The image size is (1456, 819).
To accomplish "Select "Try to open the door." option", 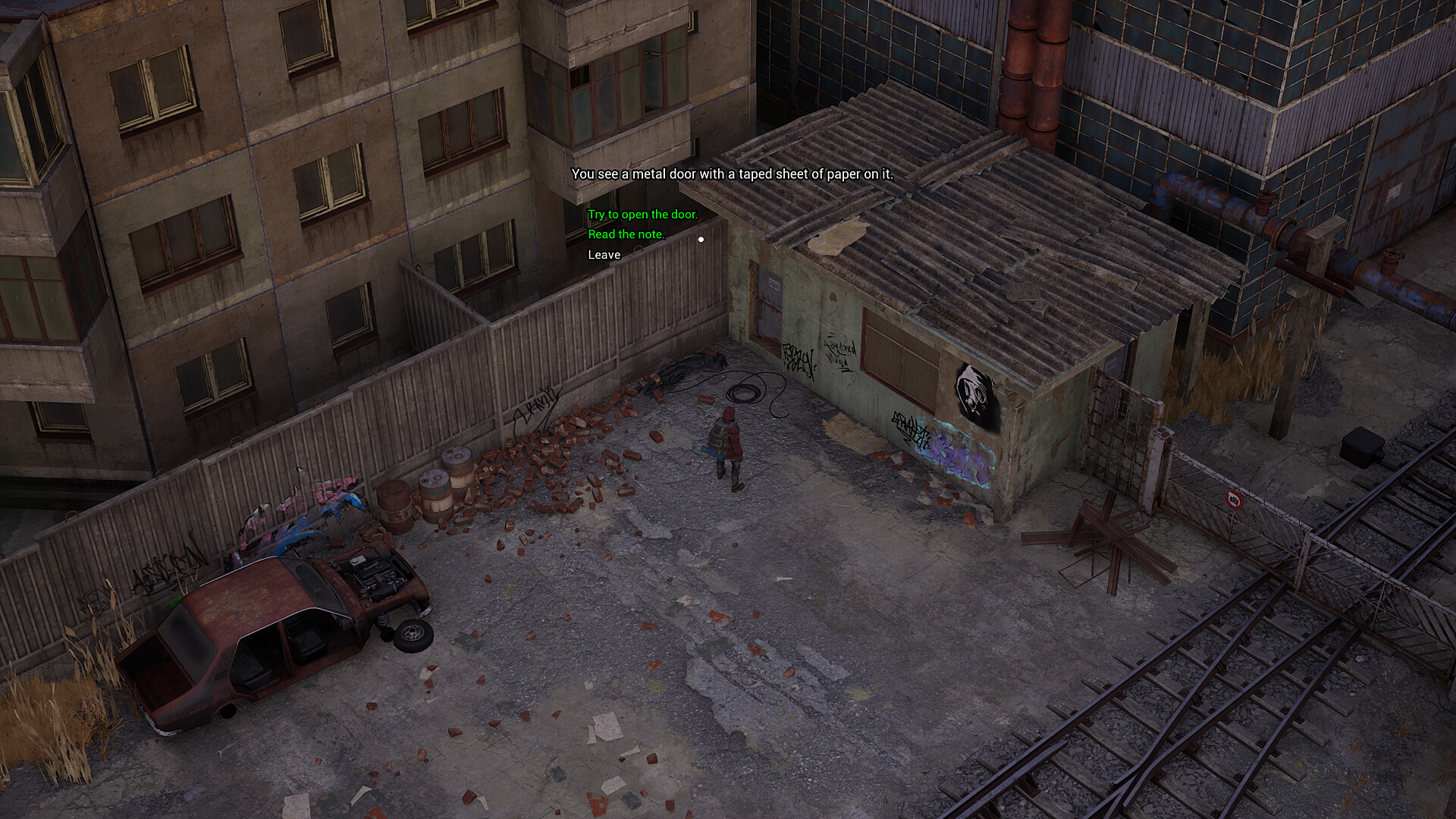I will pyautogui.click(x=642, y=214).
